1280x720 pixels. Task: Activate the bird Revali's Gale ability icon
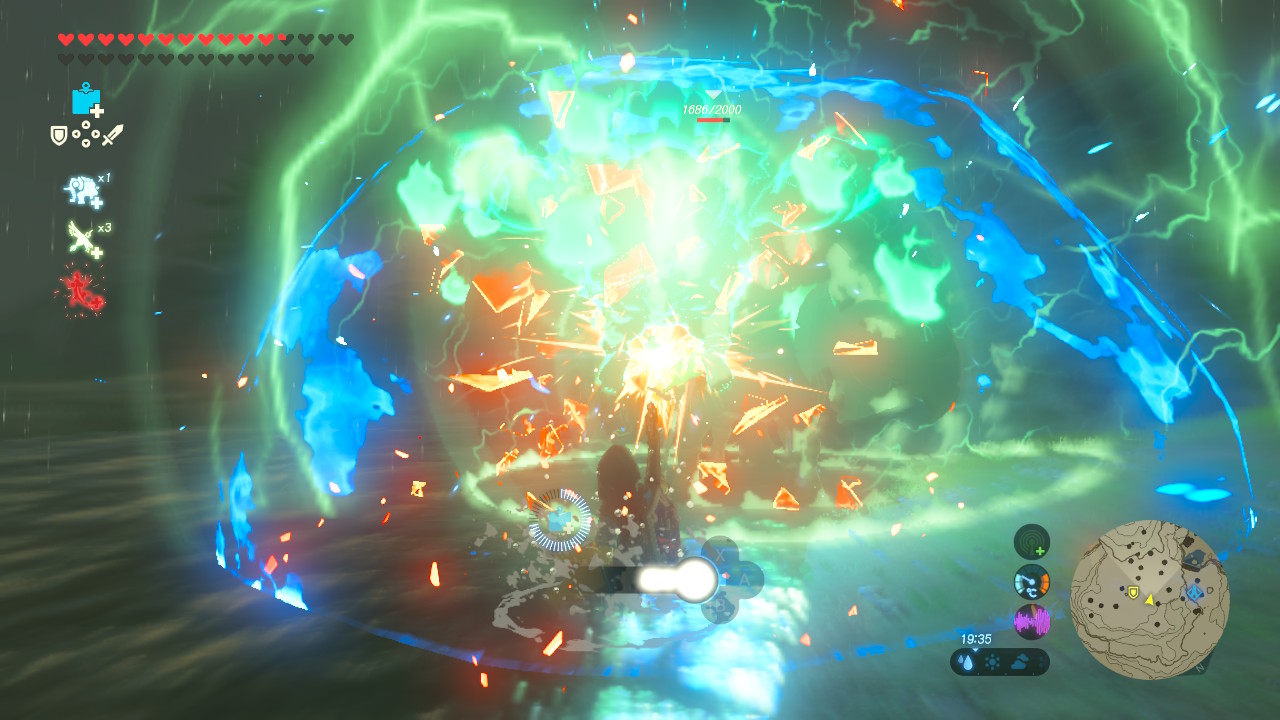82,238
